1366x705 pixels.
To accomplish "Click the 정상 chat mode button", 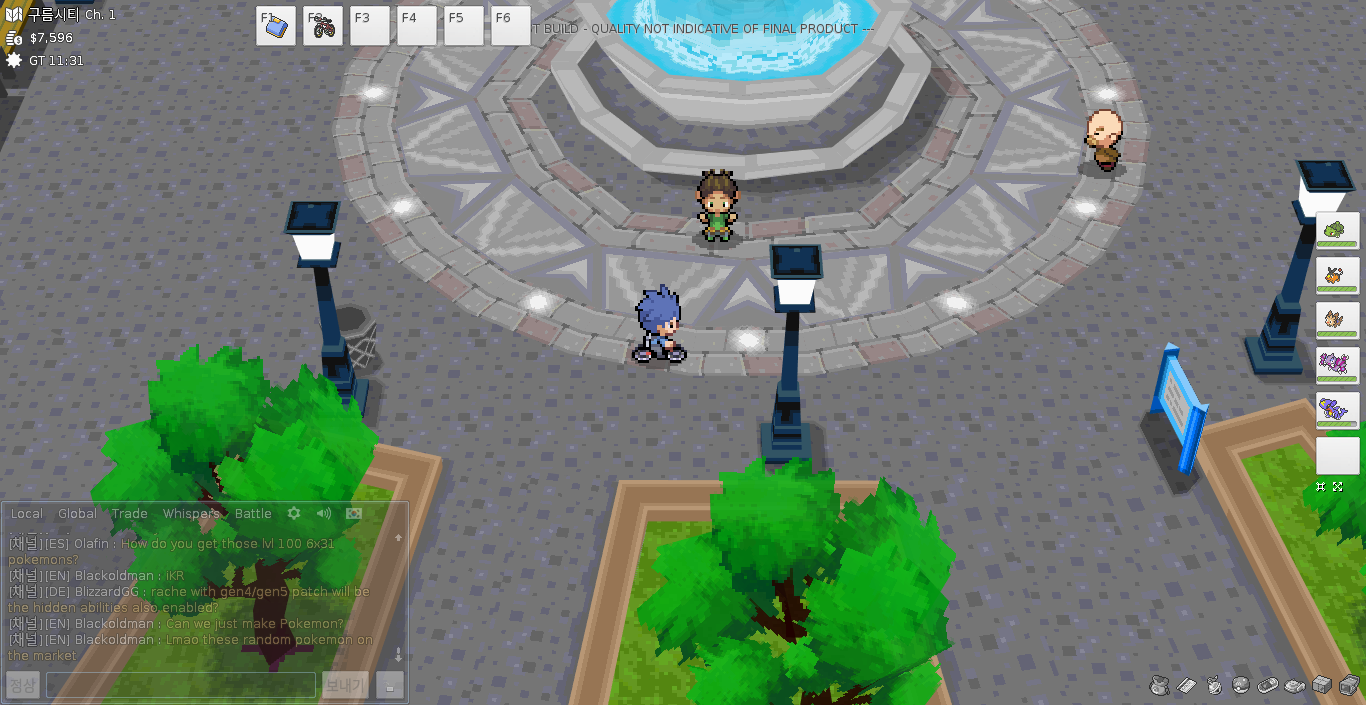I will coord(22,685).
